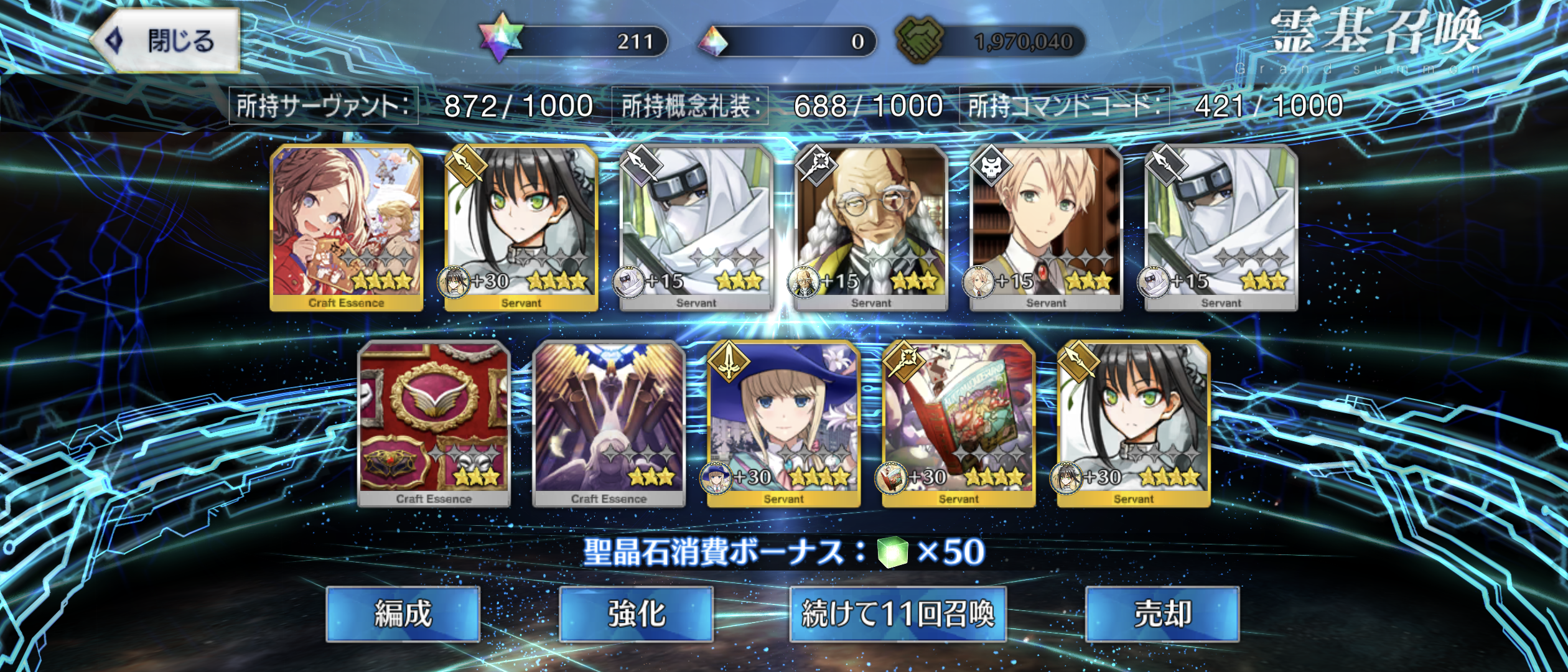Select the brown-haired girl Craft Essence card
Screen dimensions: 1568x672
[x=347, y=227]
